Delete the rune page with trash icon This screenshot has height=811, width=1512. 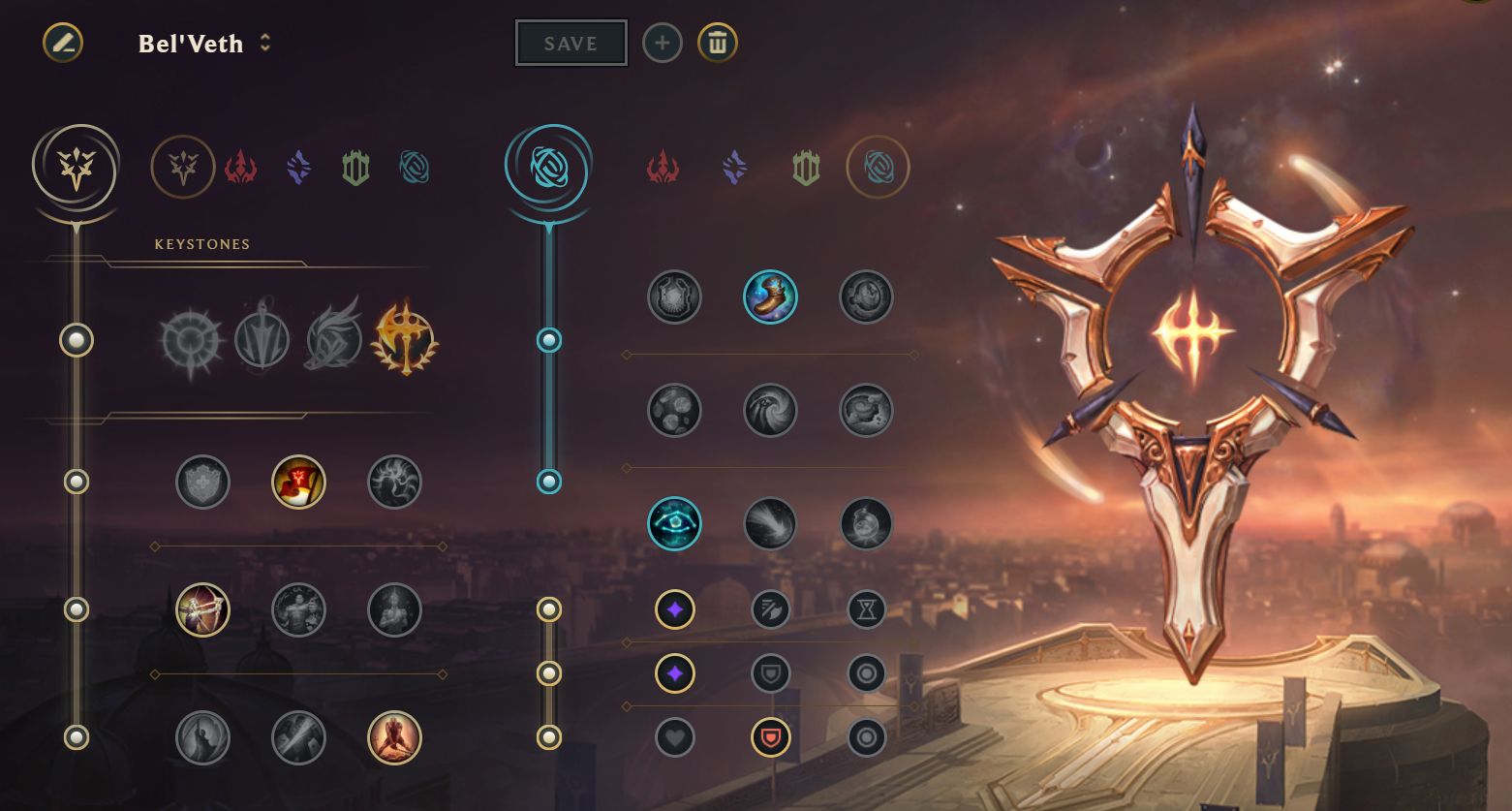(x=718, y=44)
